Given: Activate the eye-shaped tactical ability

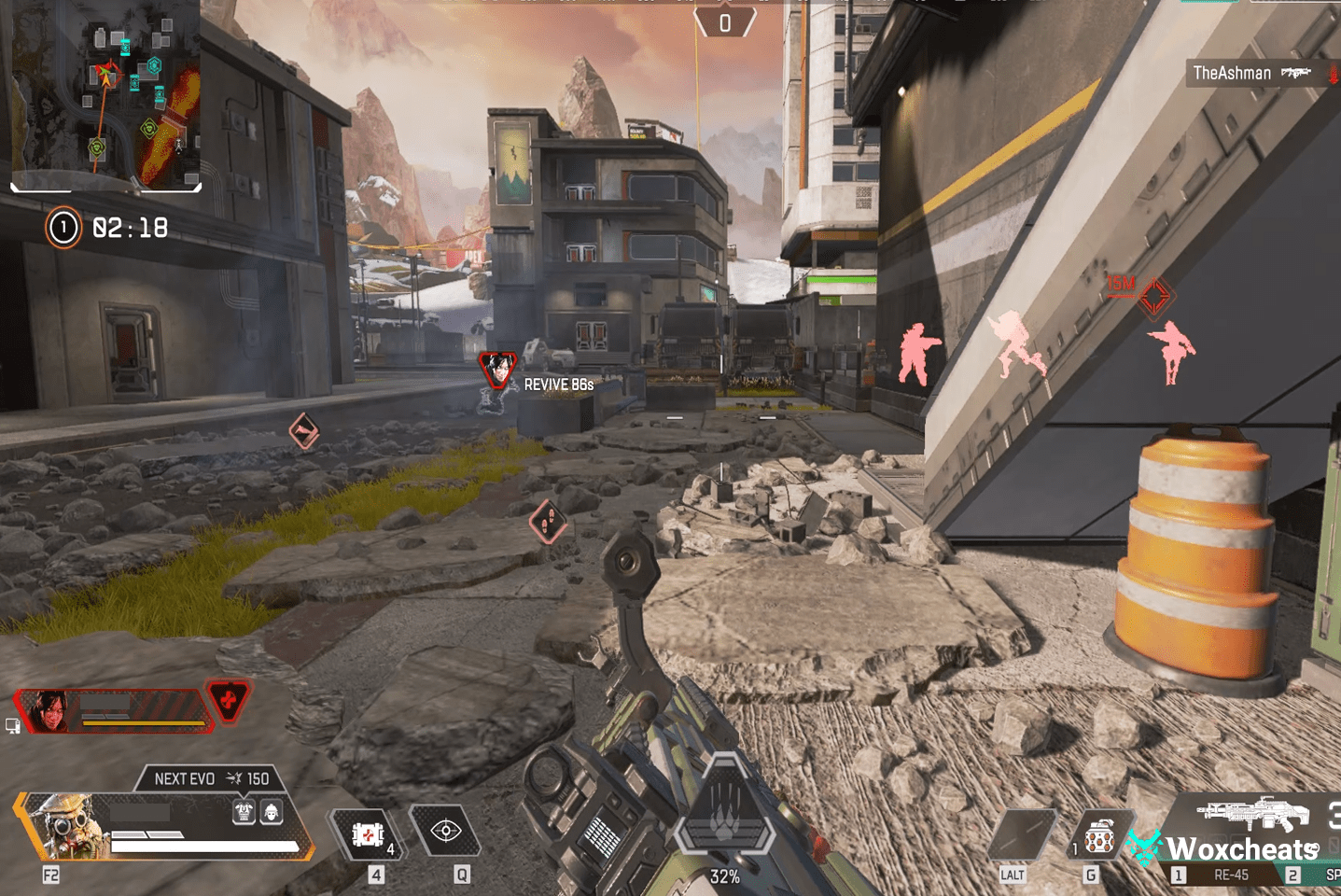Looking at the screenshot, I should 446,831.
